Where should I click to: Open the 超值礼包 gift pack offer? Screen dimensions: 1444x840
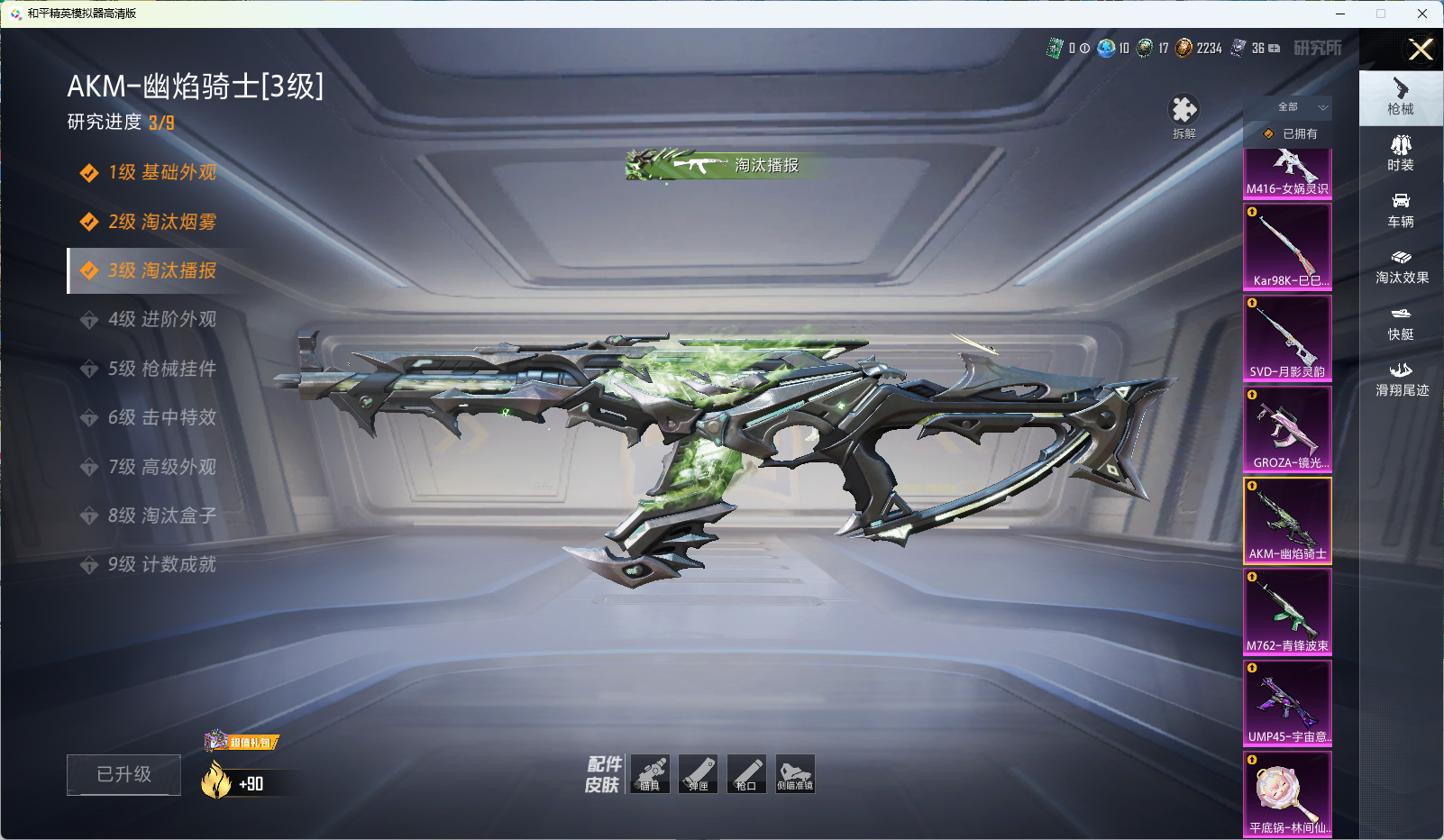point(242,742)
